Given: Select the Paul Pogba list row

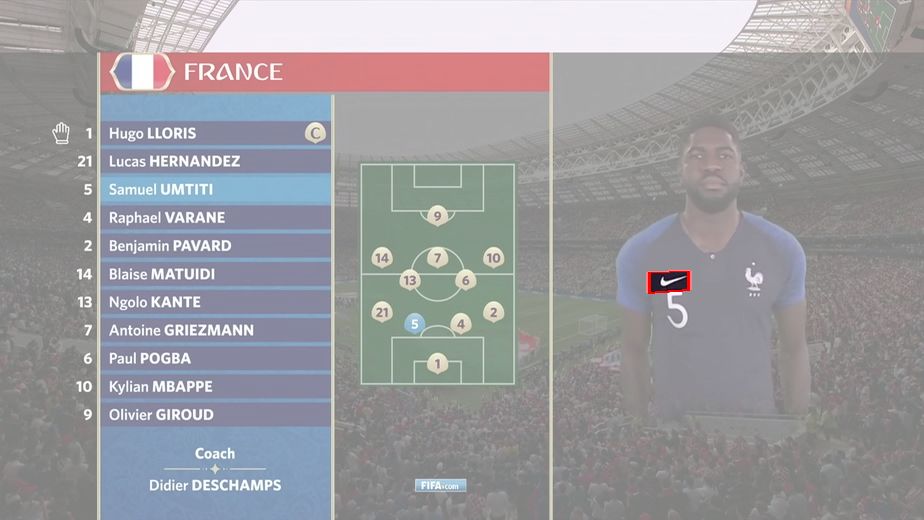Looking at the screenshot, I should pyautogui.click(x=215, y=358).
